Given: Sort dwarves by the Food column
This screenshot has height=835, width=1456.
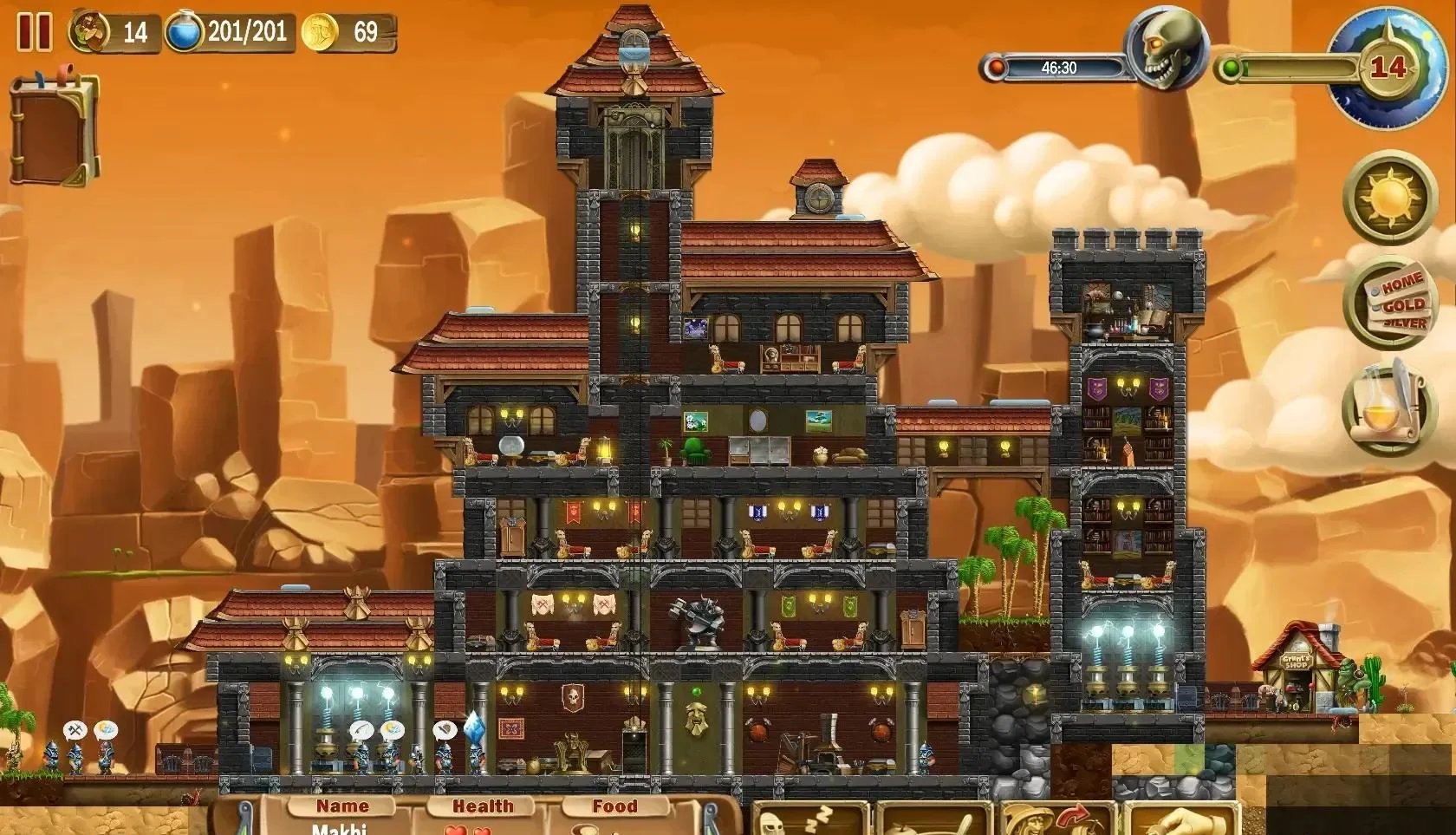Looking at the screenshot, I should tap(614, 806).
